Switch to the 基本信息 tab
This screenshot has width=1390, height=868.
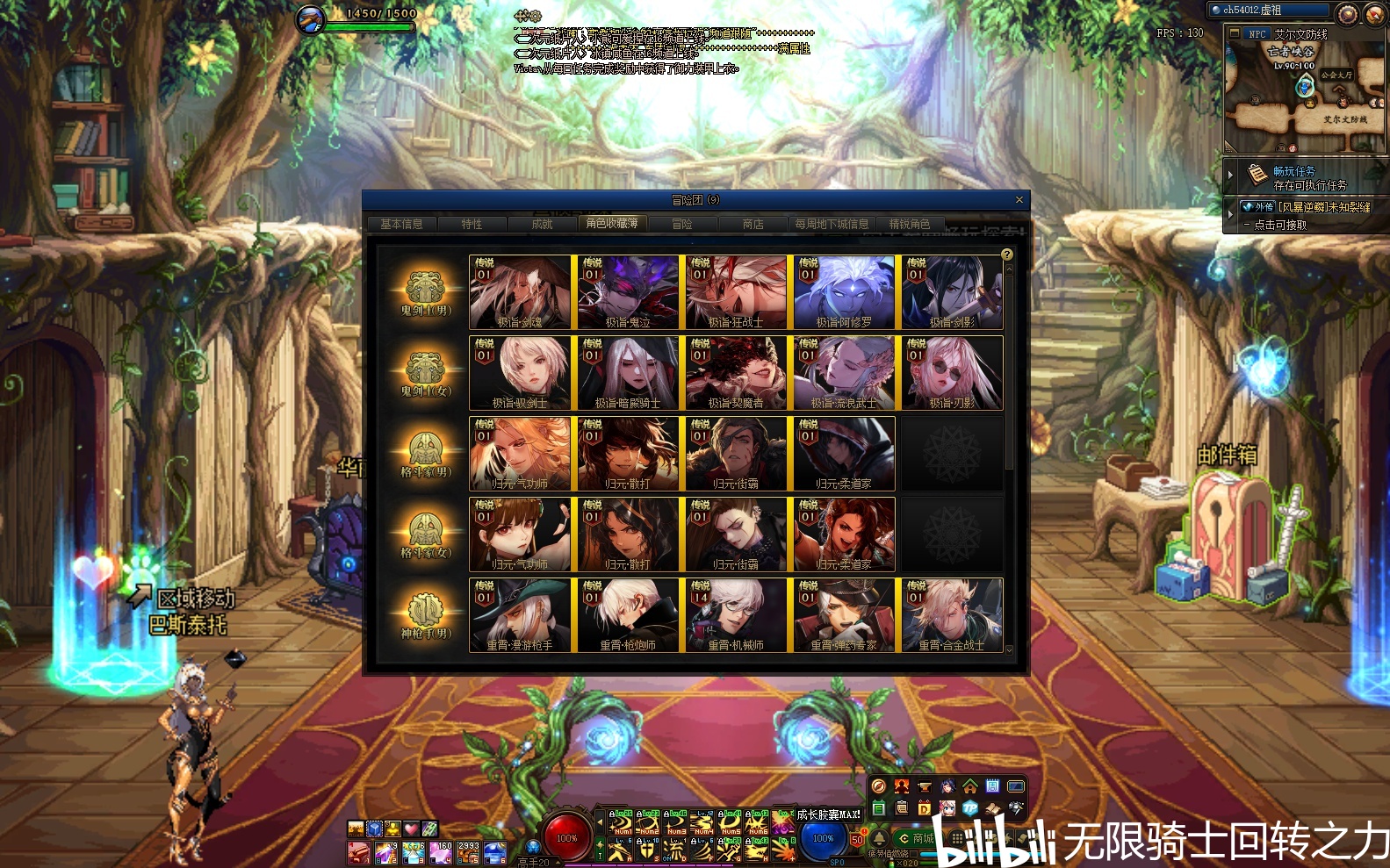[401, 225]
